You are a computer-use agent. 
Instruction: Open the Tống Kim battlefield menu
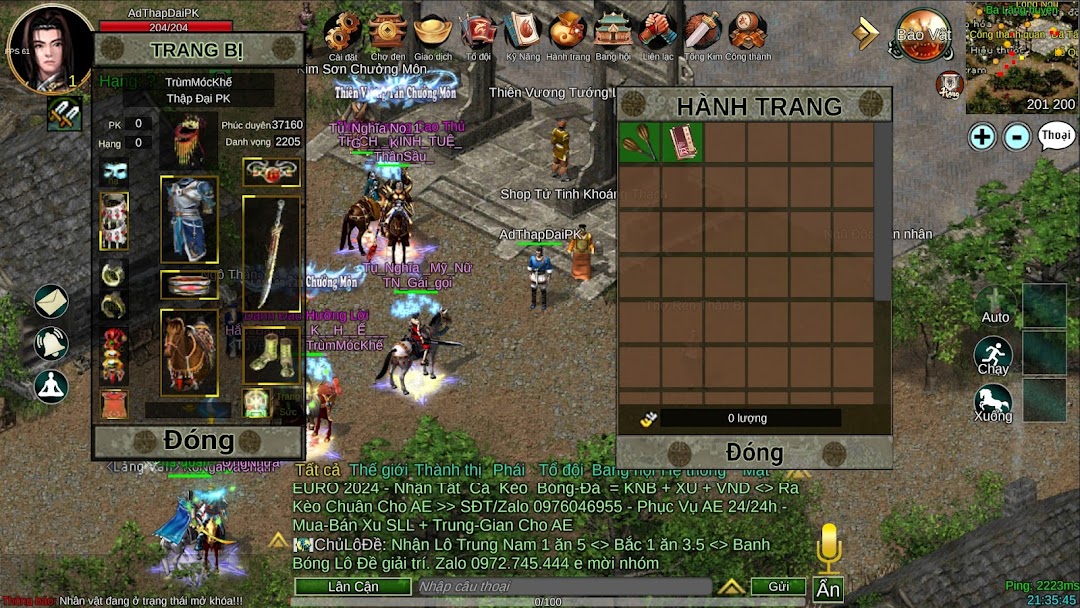[702, 34]
